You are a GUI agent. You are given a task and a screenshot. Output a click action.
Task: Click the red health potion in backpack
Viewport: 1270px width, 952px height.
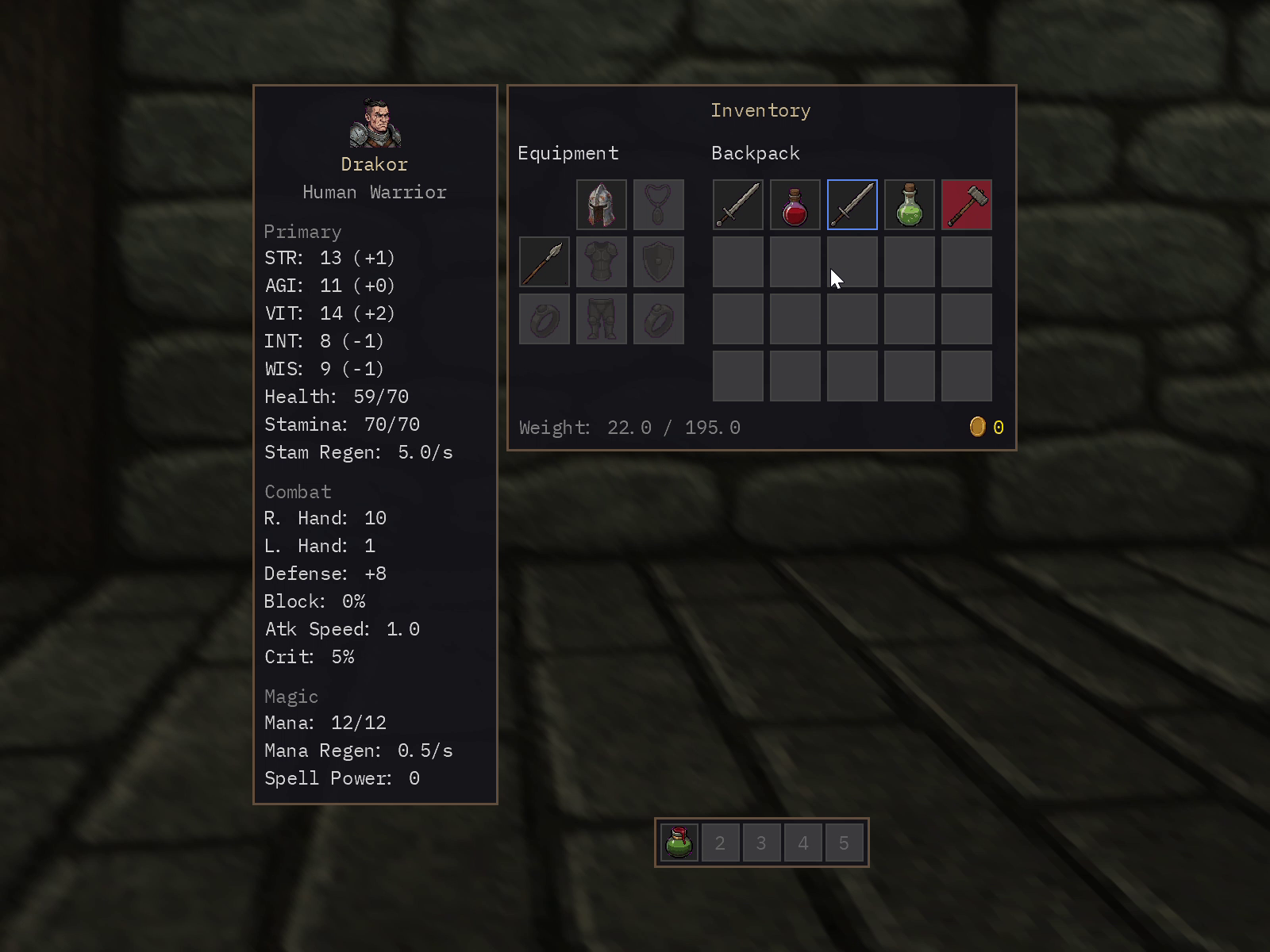point(795,204)
